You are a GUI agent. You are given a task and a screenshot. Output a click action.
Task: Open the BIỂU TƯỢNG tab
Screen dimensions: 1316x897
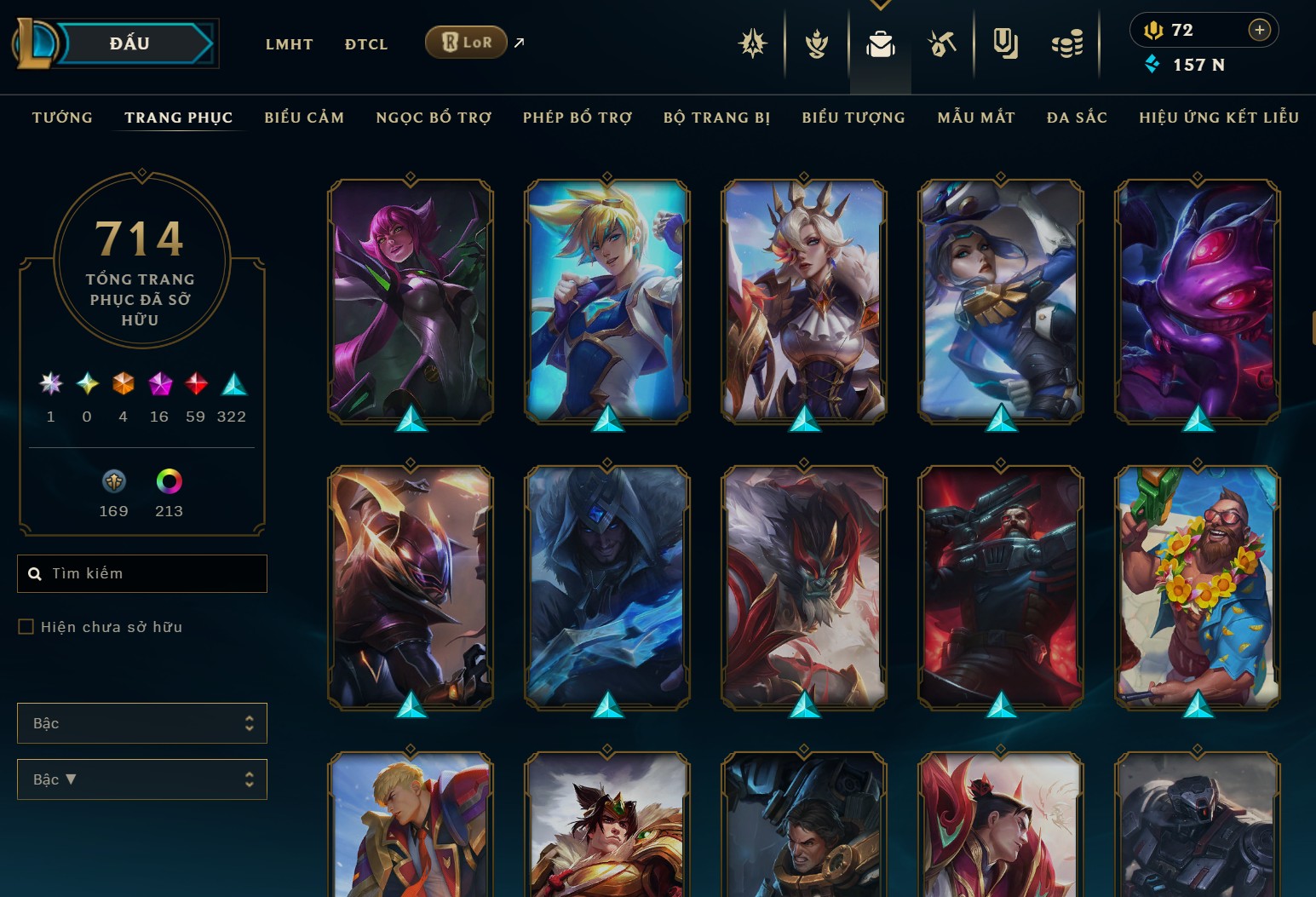click(x=853, y=118)
